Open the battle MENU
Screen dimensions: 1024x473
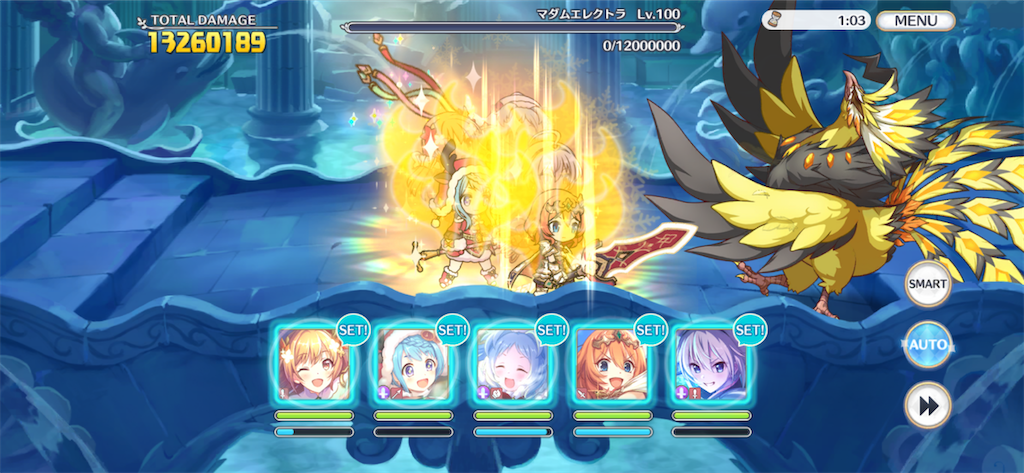coord(915,20)
